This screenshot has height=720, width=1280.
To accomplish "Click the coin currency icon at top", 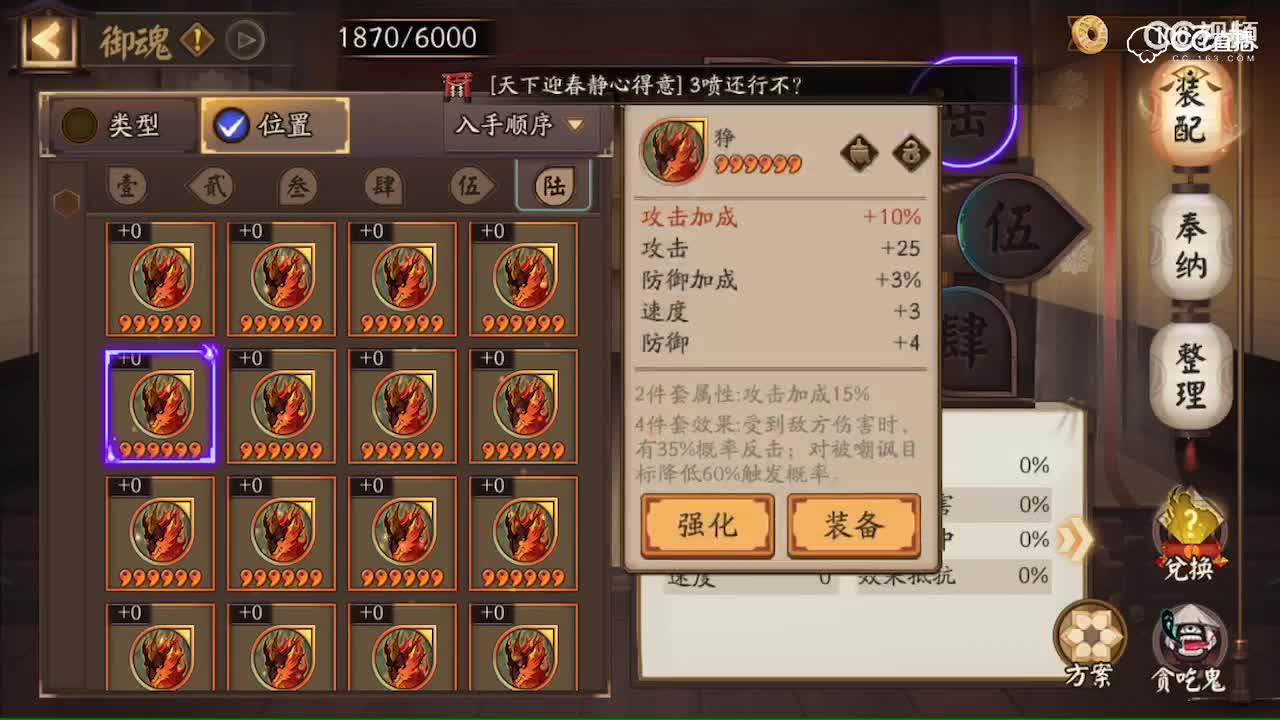I will click(x=1088, y=33).
